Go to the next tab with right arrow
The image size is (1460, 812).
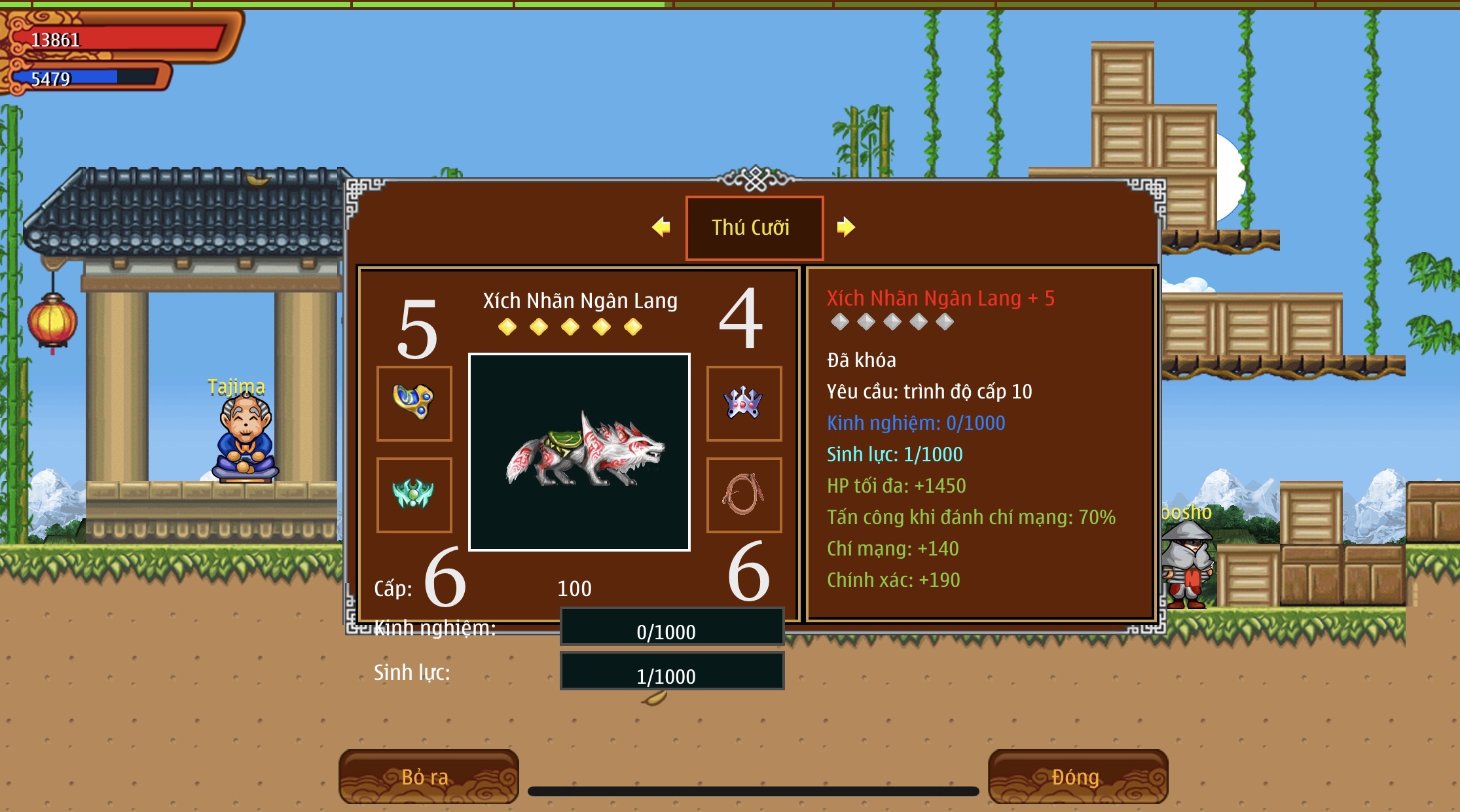pyautogui.click(x=845, y=227)
